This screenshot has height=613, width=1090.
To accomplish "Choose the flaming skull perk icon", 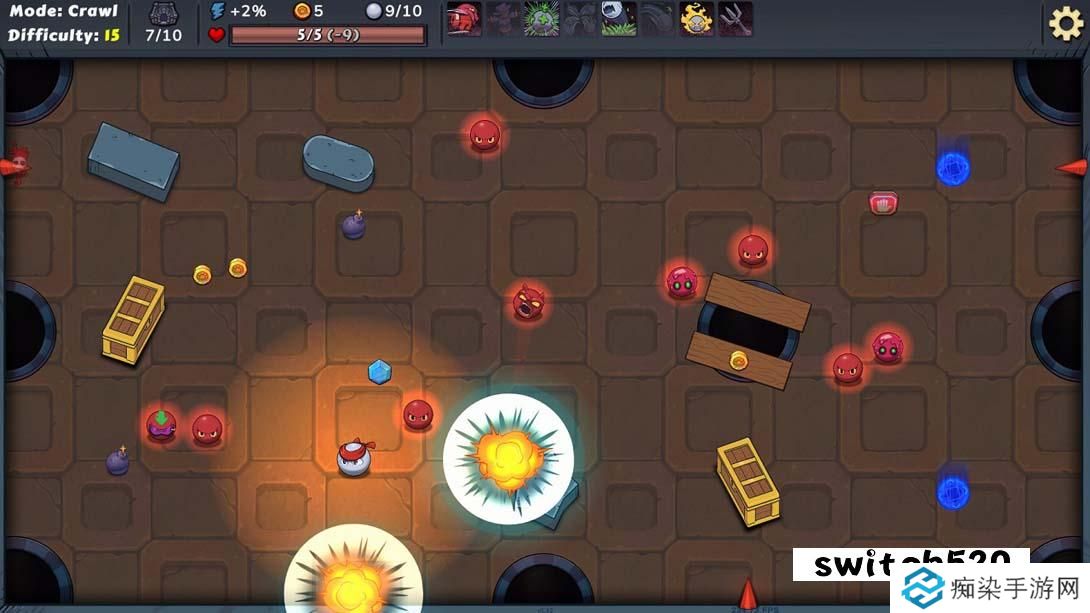I will 697,19.
